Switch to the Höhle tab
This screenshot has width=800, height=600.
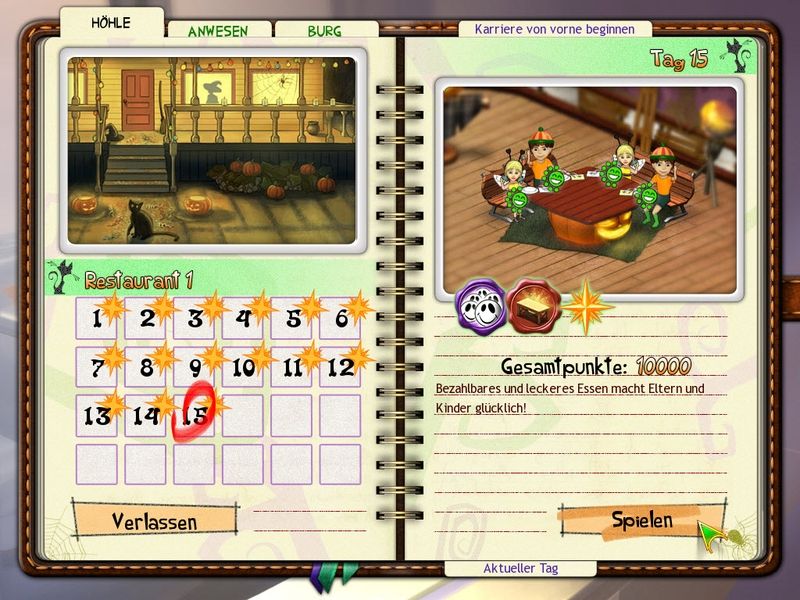110,23
